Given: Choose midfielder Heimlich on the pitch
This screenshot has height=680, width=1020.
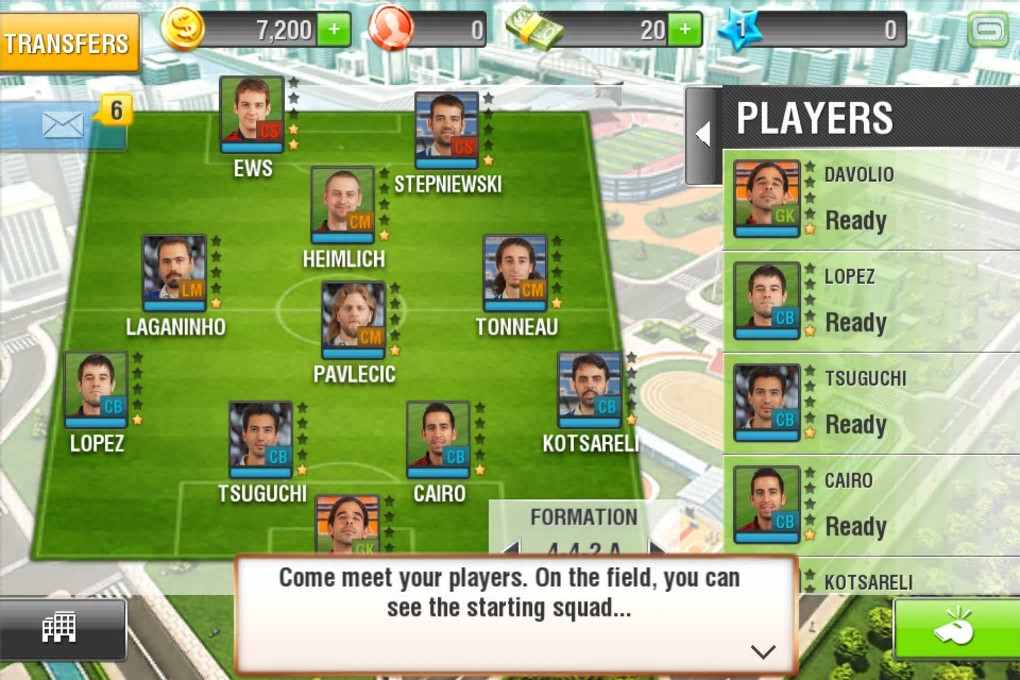Looking at the screenshot, I should [343, 205].
